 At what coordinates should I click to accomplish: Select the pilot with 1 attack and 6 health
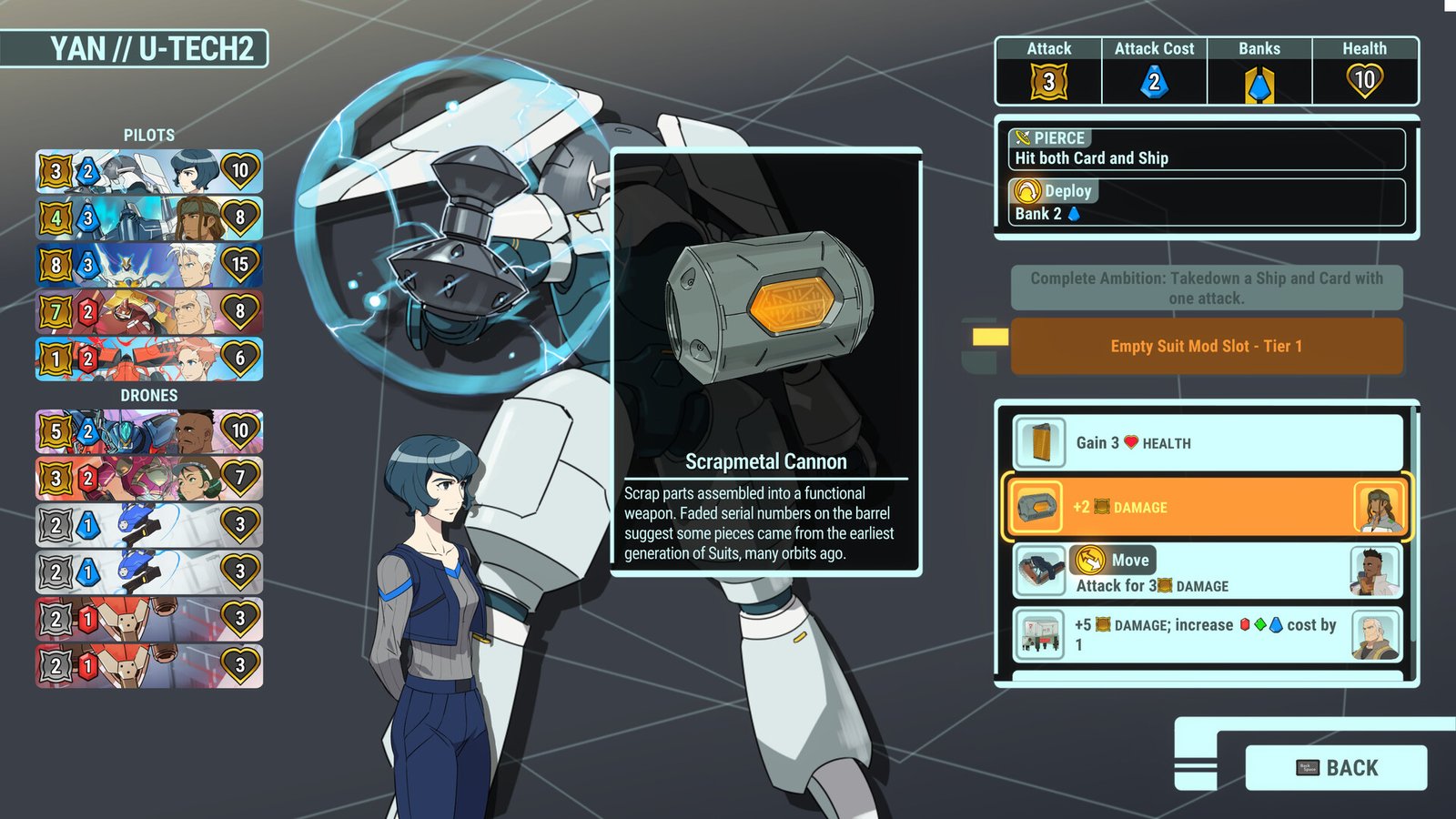click(149, 359)
